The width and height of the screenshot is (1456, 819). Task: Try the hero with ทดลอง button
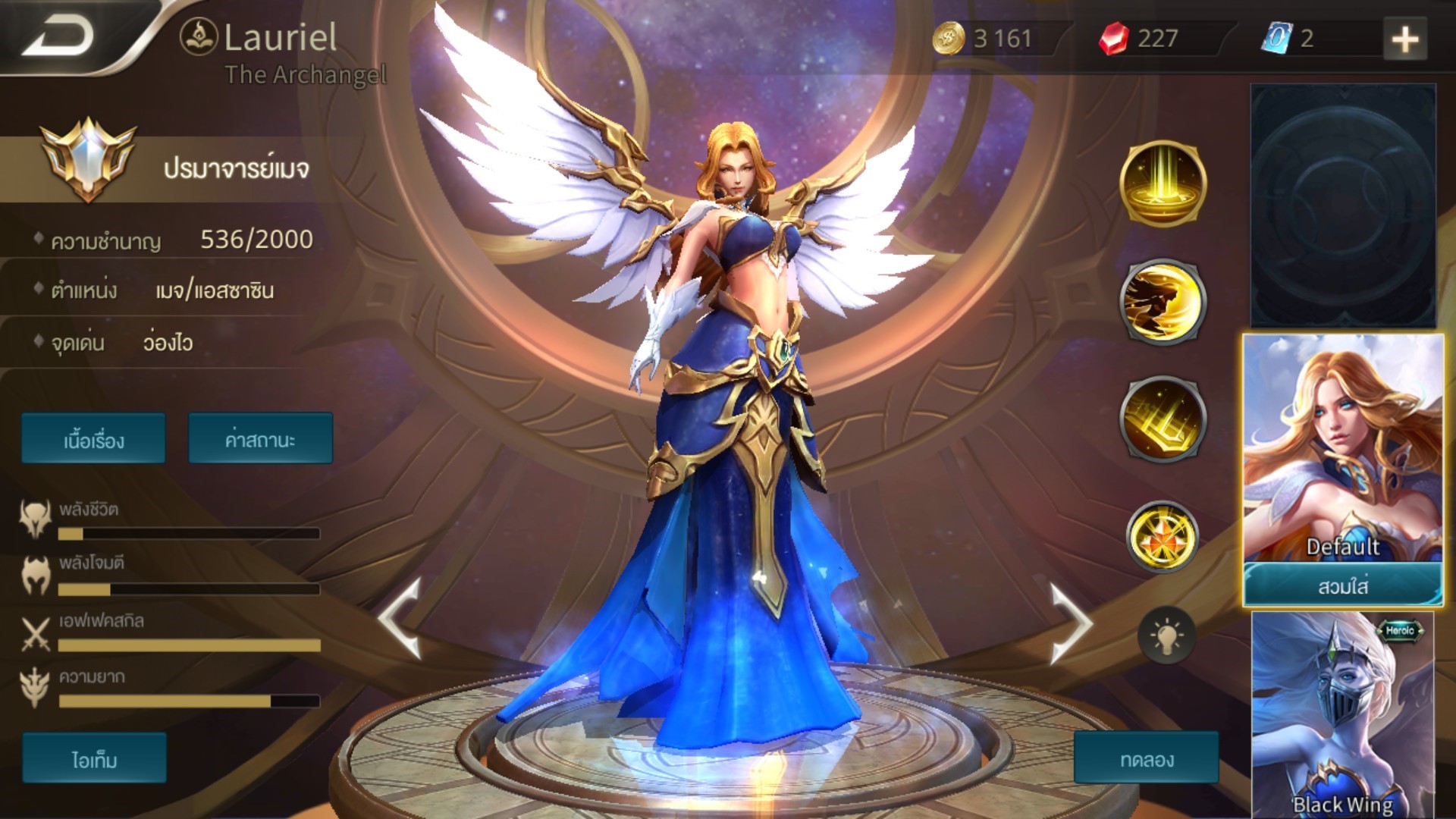point(1146,758)
